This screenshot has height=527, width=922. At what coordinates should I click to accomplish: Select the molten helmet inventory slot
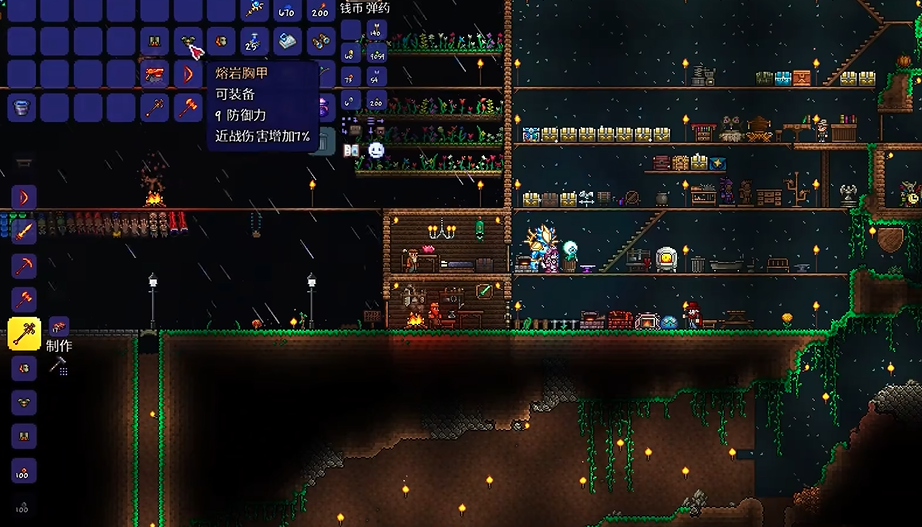(x=221, y=42)
